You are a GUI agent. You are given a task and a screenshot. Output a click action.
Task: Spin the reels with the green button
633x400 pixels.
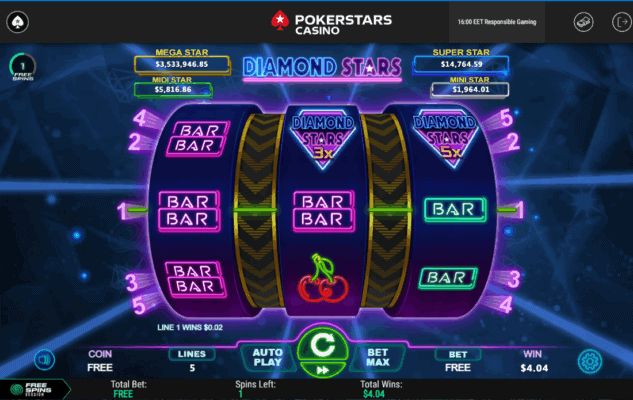(322, 345)
